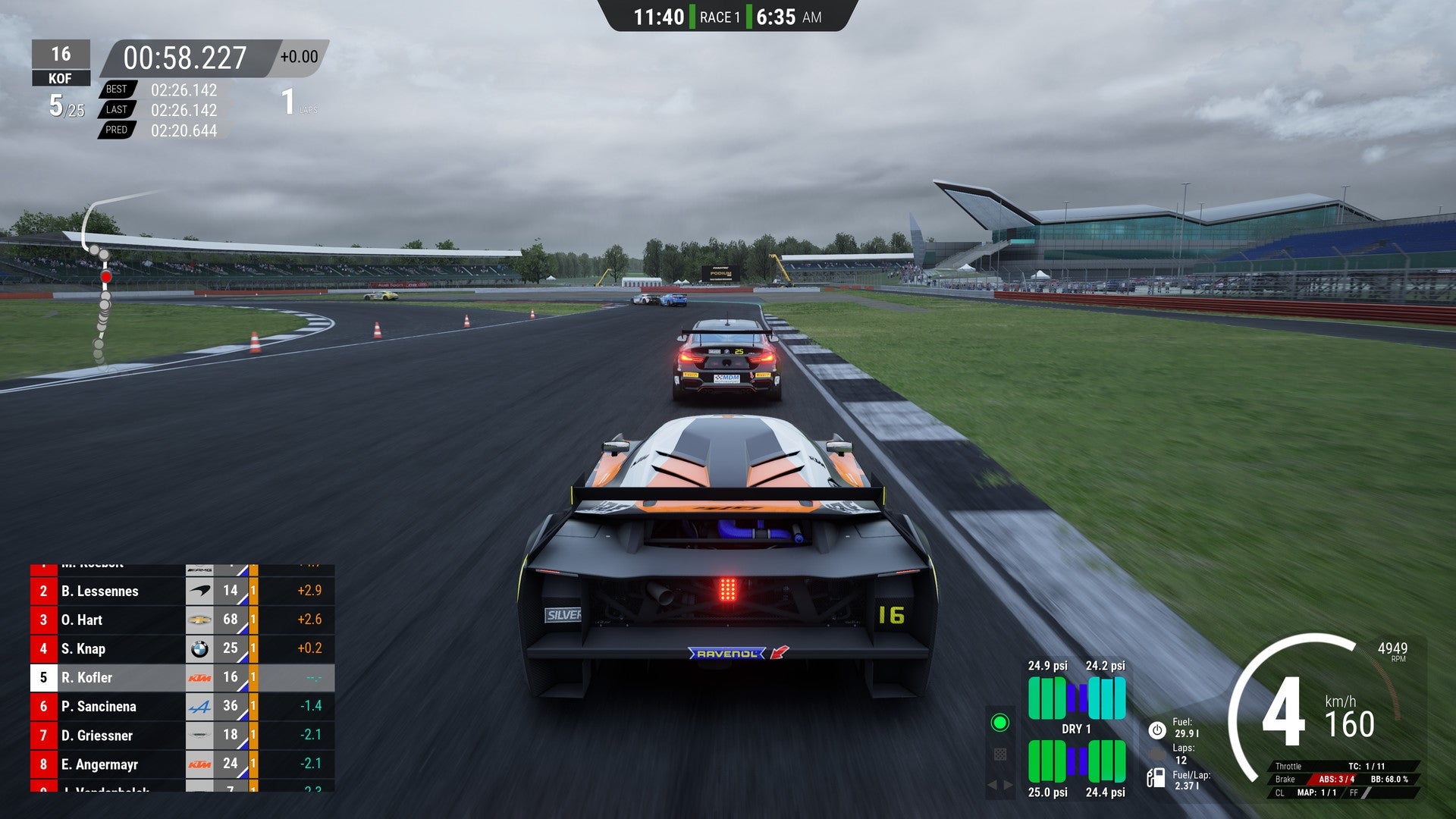The height and width of the screenshot is (819, 1456).
Task: Click the fuel pump icon near Fuel/Lap
Action: point(1155,779)
